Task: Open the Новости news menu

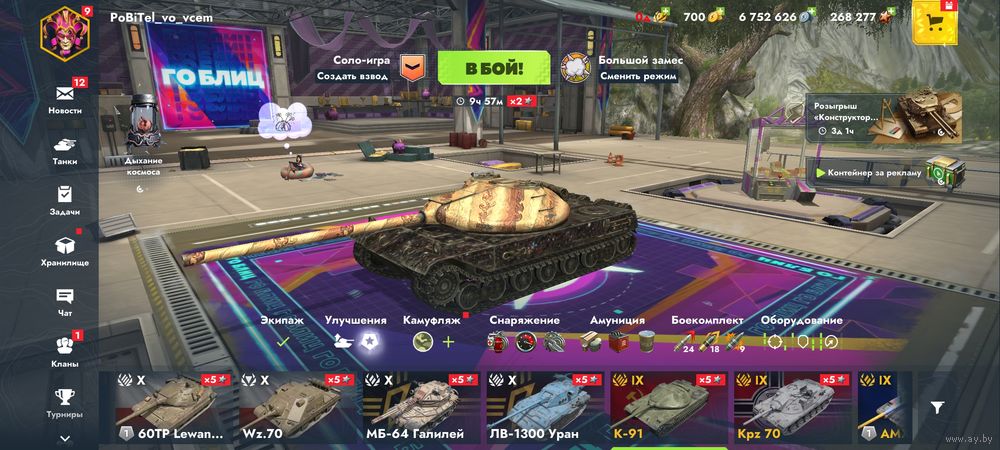Action: point(65,96)
